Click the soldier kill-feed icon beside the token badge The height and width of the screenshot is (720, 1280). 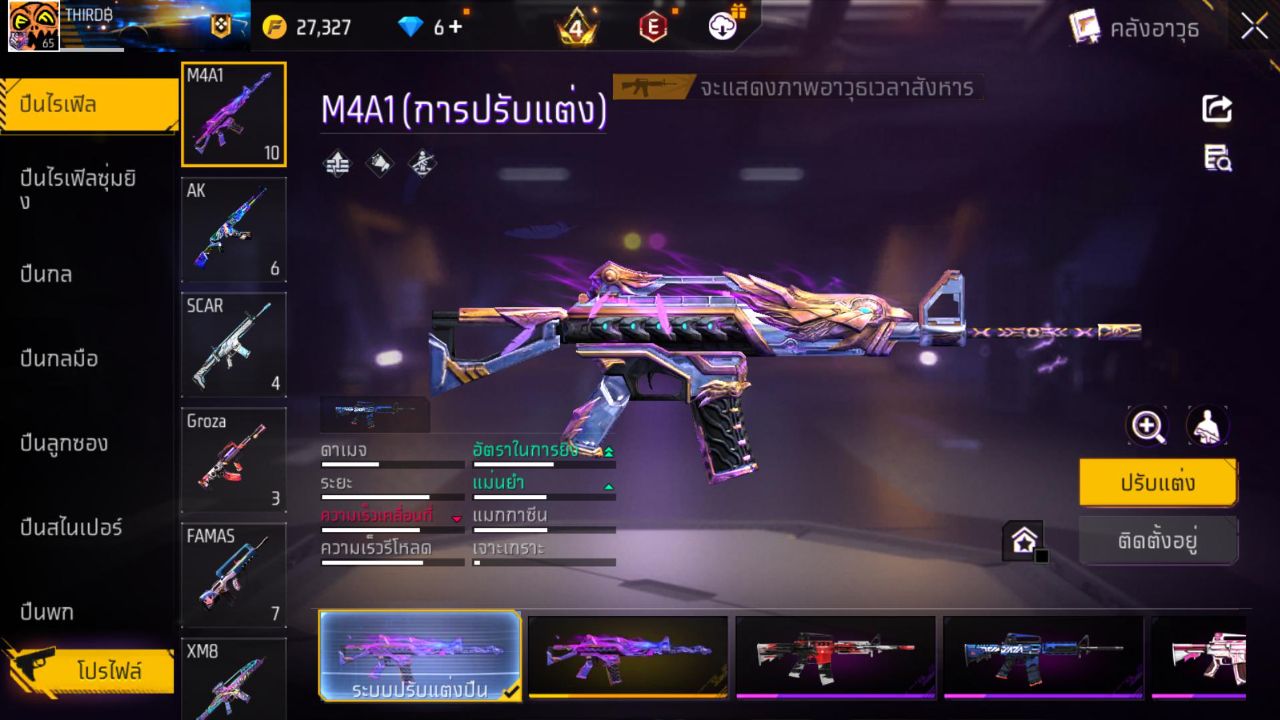421,163
